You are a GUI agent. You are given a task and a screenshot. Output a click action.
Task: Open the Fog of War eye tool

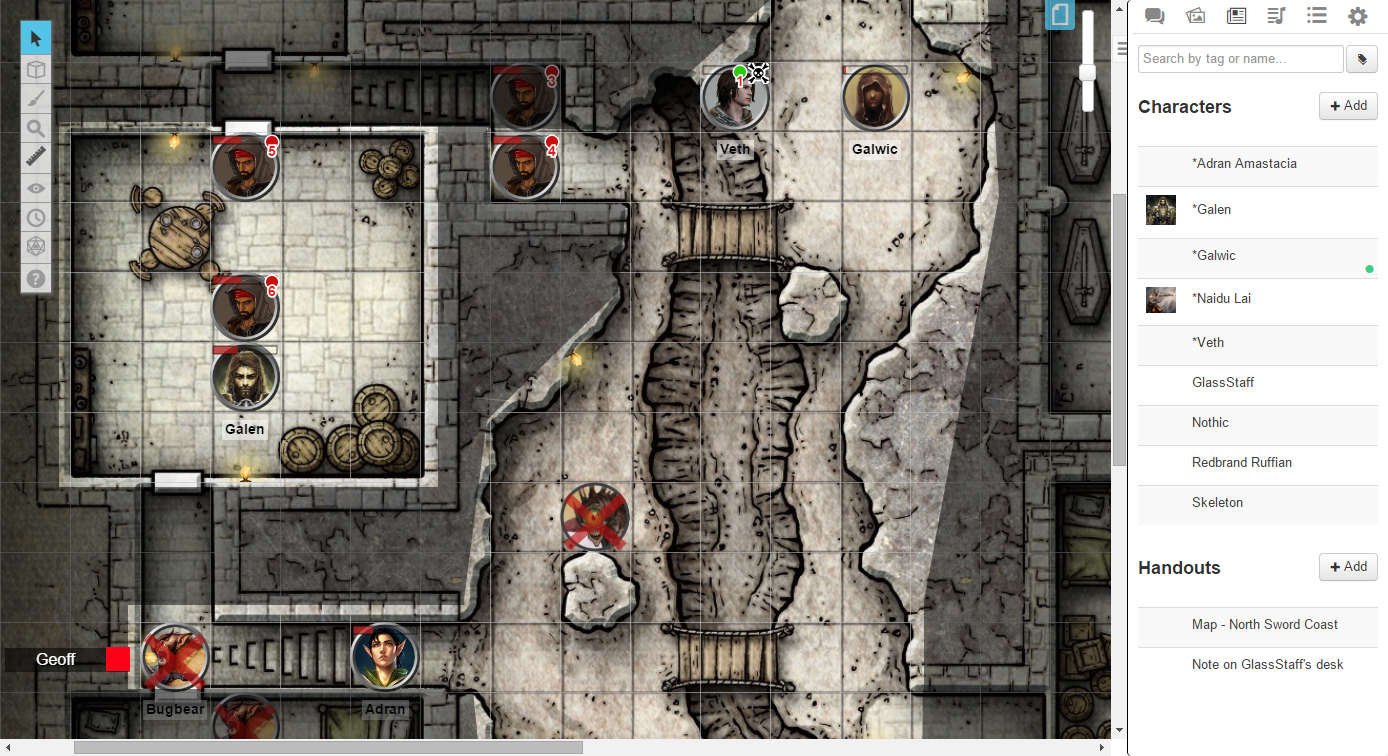coord(36,187)
